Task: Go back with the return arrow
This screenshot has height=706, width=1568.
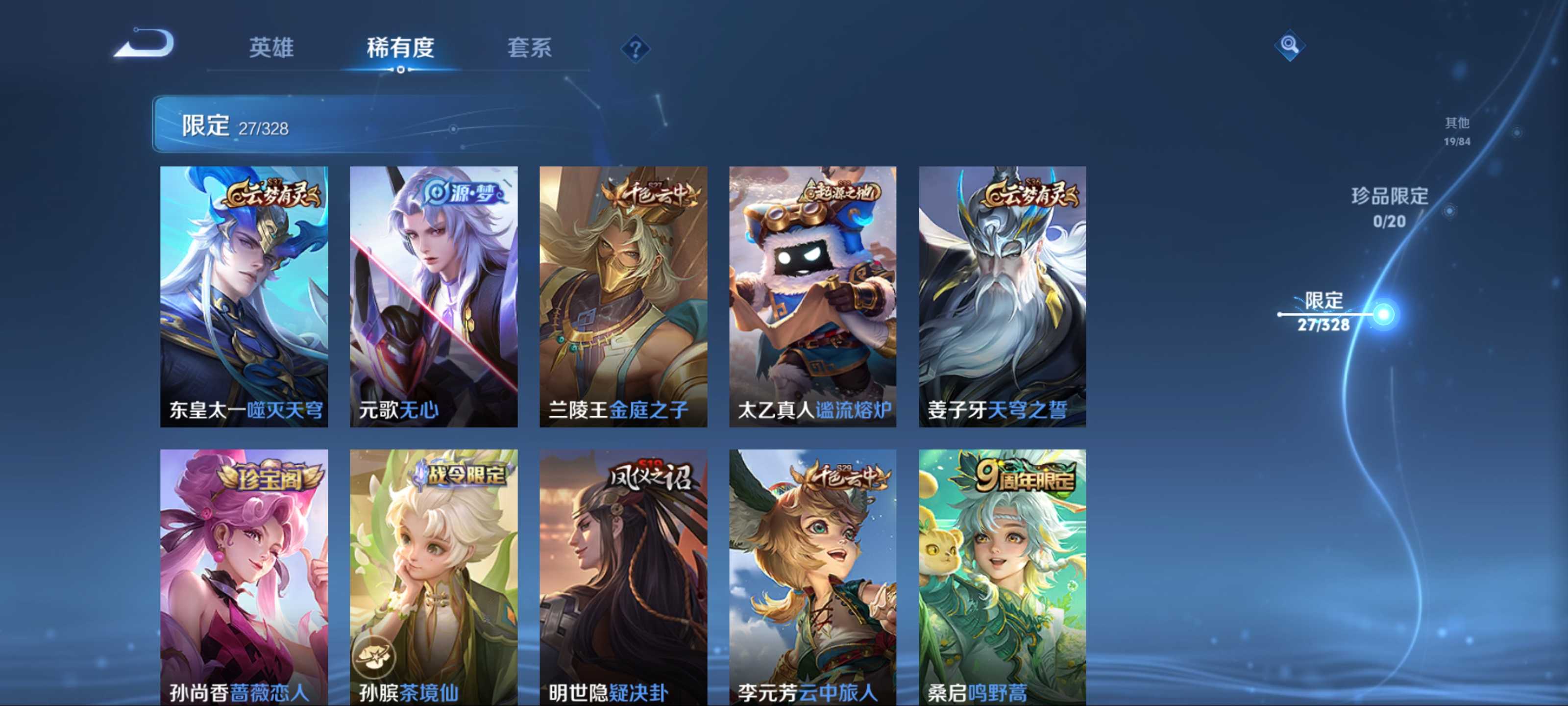Action: 145,45
